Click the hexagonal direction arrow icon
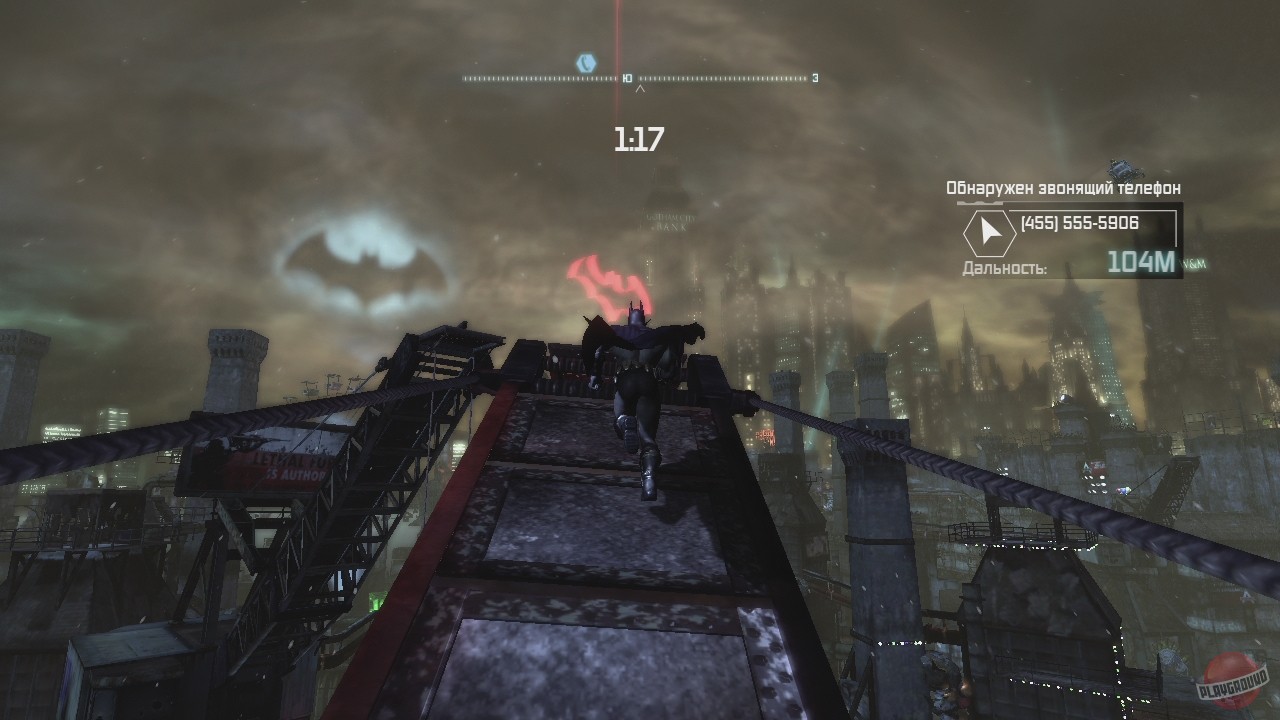Viewport: 1280px width, 720px height. (989, 233)
